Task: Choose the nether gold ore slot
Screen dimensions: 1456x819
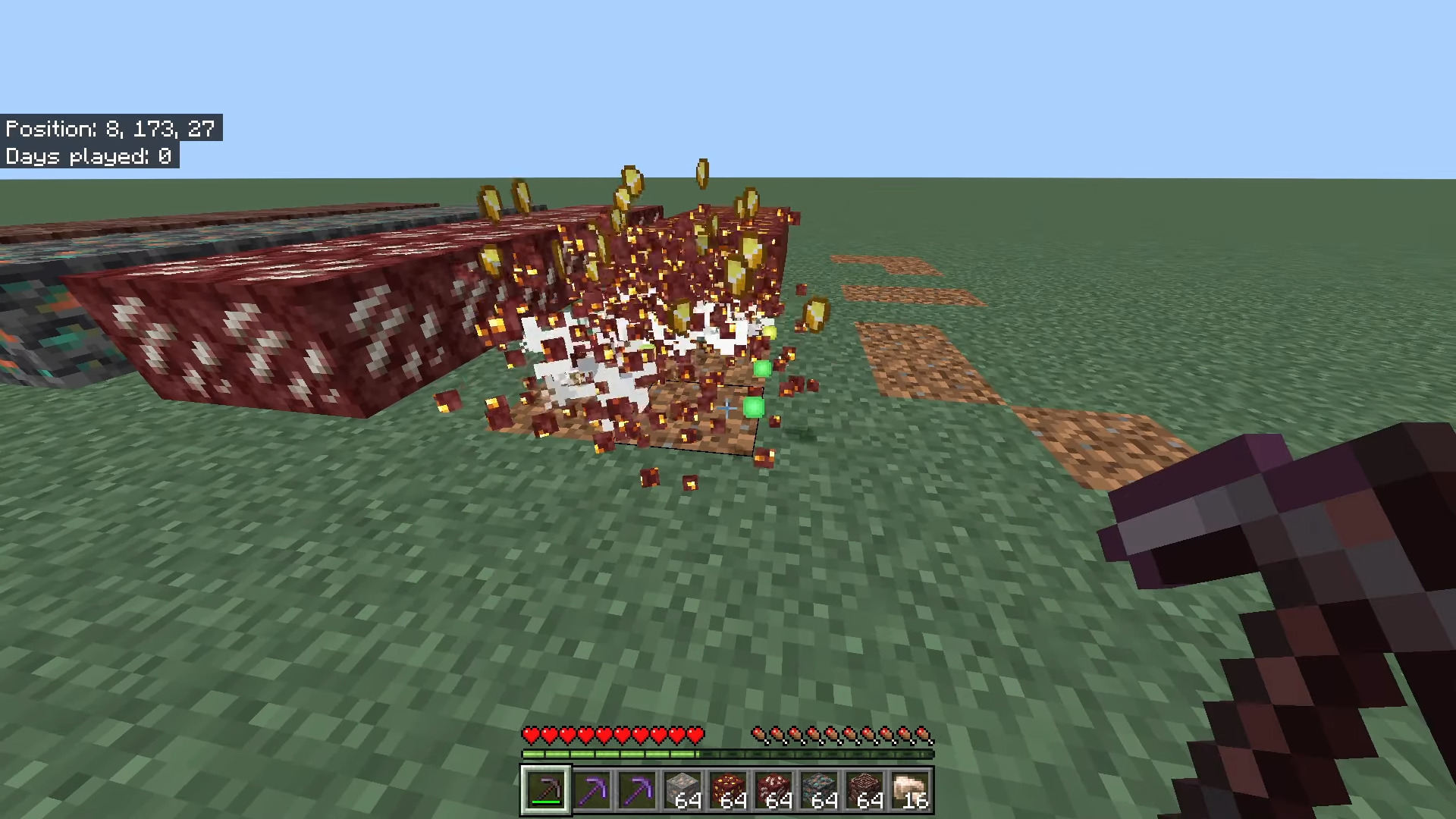Action: [x=728, y=790]
